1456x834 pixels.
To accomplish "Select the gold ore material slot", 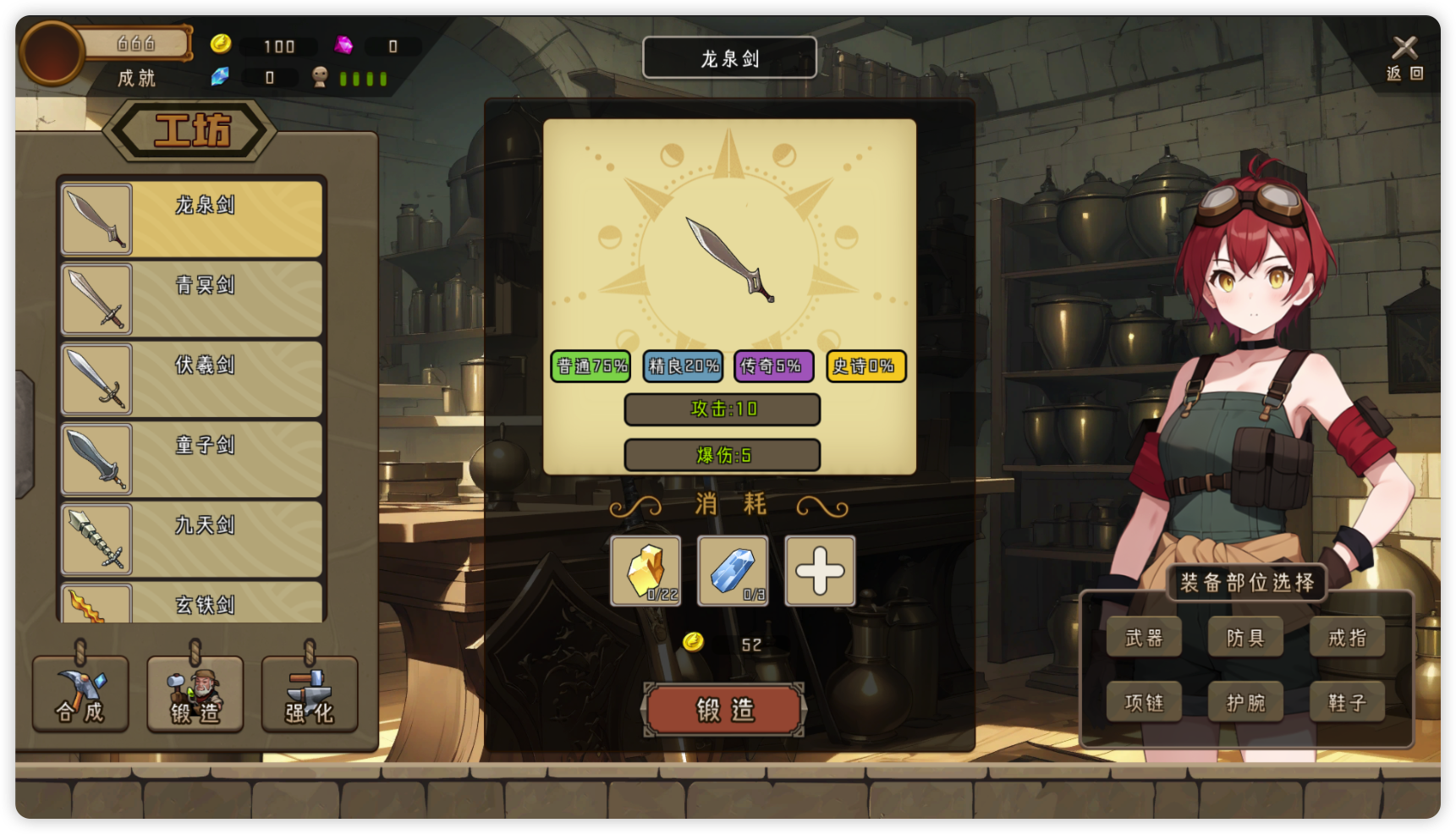I will point(646,571).
